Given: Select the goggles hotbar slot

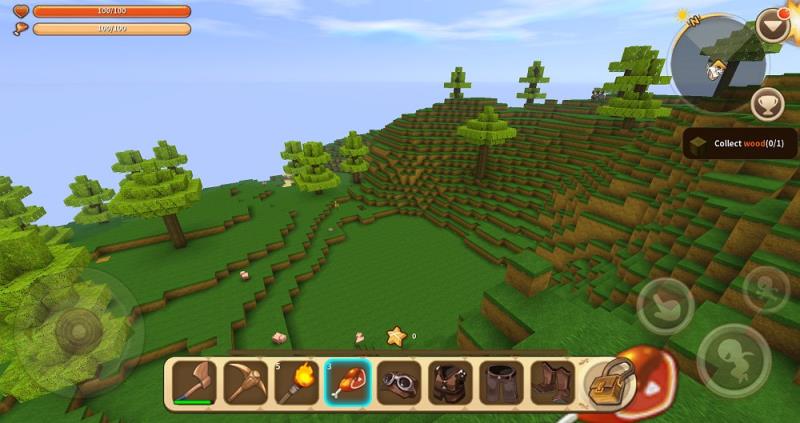Looking at the screenshot, I should [x=399, y=381].
